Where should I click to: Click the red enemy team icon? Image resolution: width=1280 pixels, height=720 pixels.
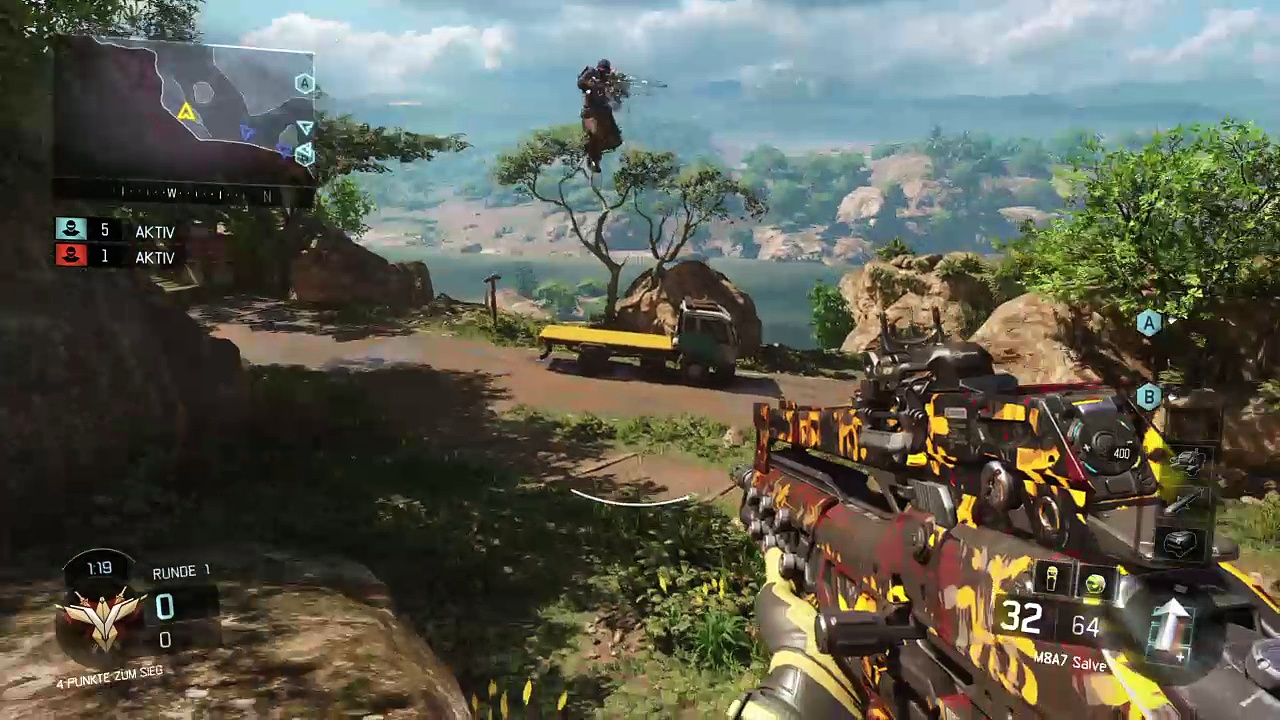tap(71, 256)
